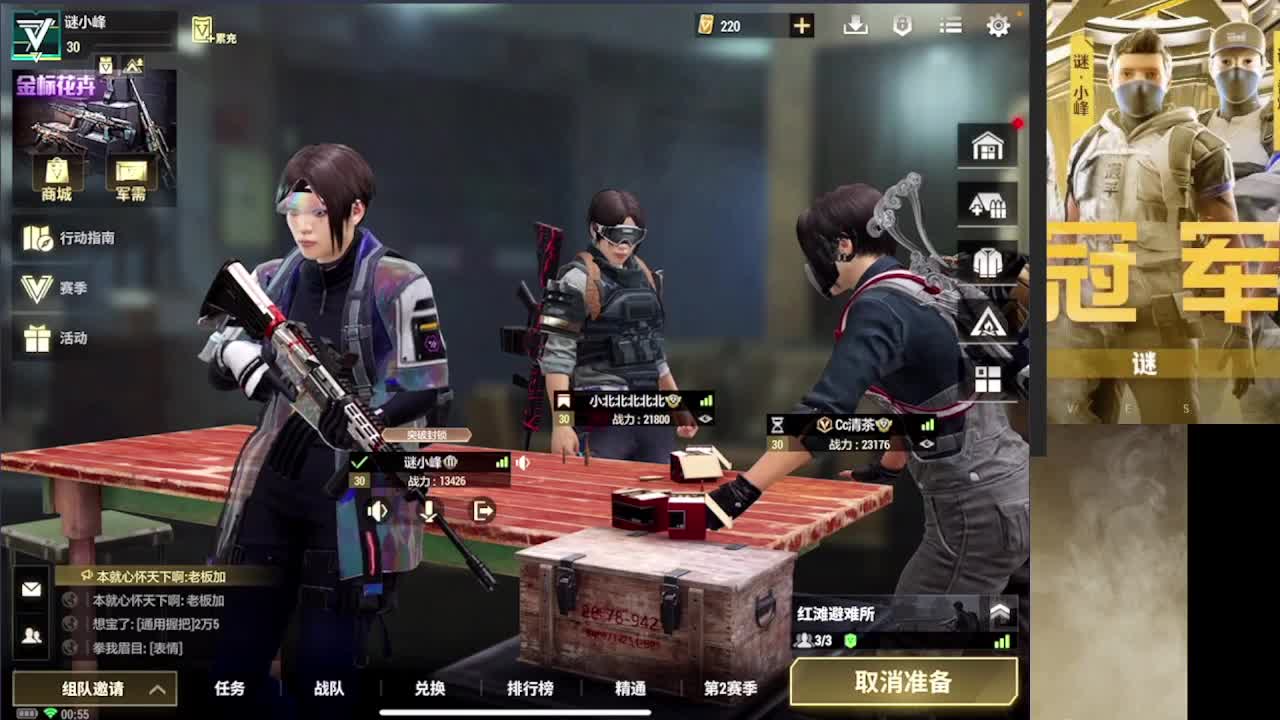Open the list/menu icon beside the gear
Image resolution: width=1280 pixels, height=720 pixels.
click(x=949, y=26)
